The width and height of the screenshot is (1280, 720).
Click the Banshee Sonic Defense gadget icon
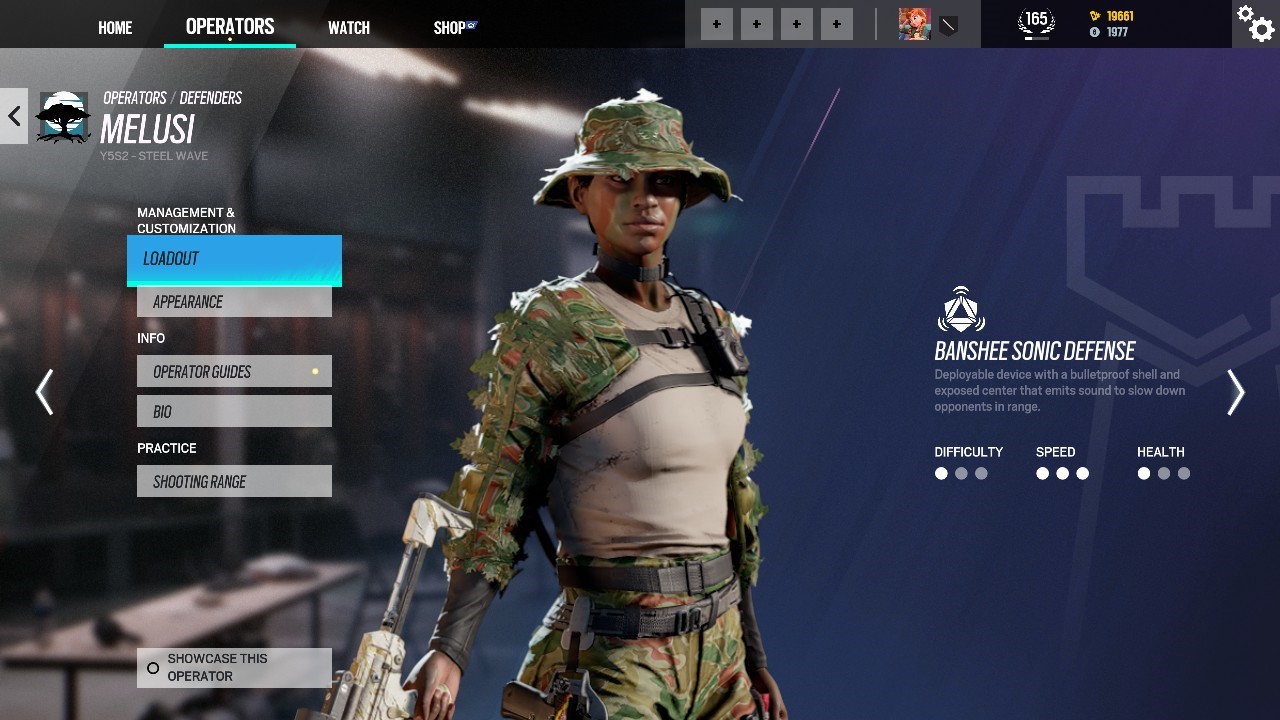pos(961,311)
